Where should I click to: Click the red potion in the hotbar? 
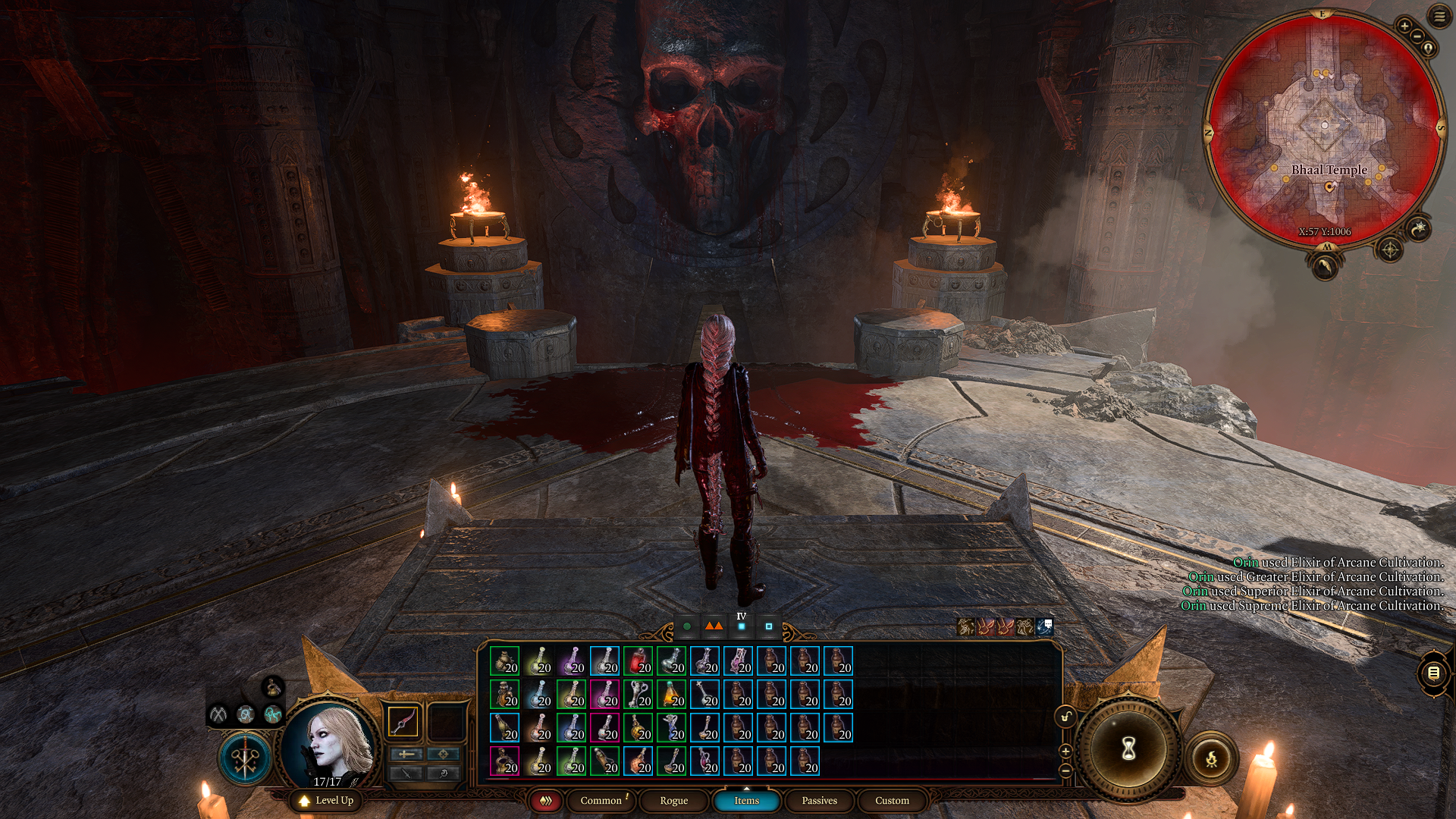(x=638, y=661)
